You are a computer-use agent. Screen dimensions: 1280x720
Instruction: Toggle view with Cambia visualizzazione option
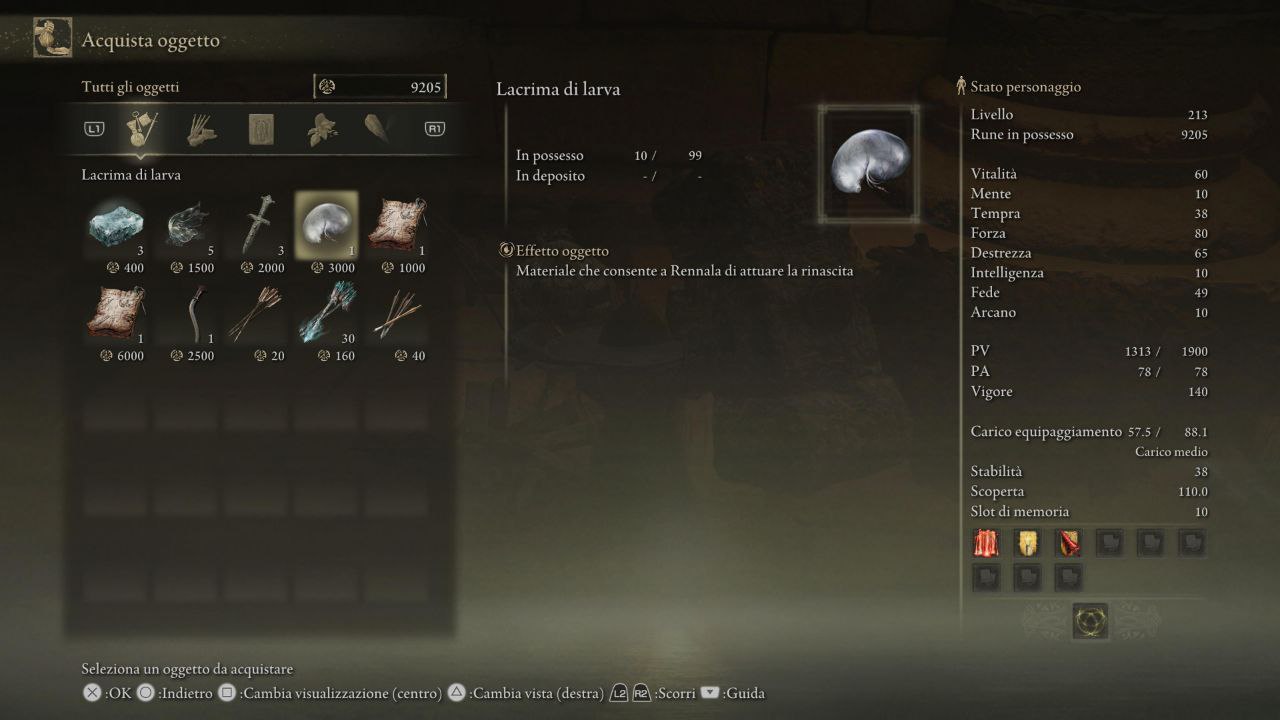pyautogui.click(x=225, y=692)
